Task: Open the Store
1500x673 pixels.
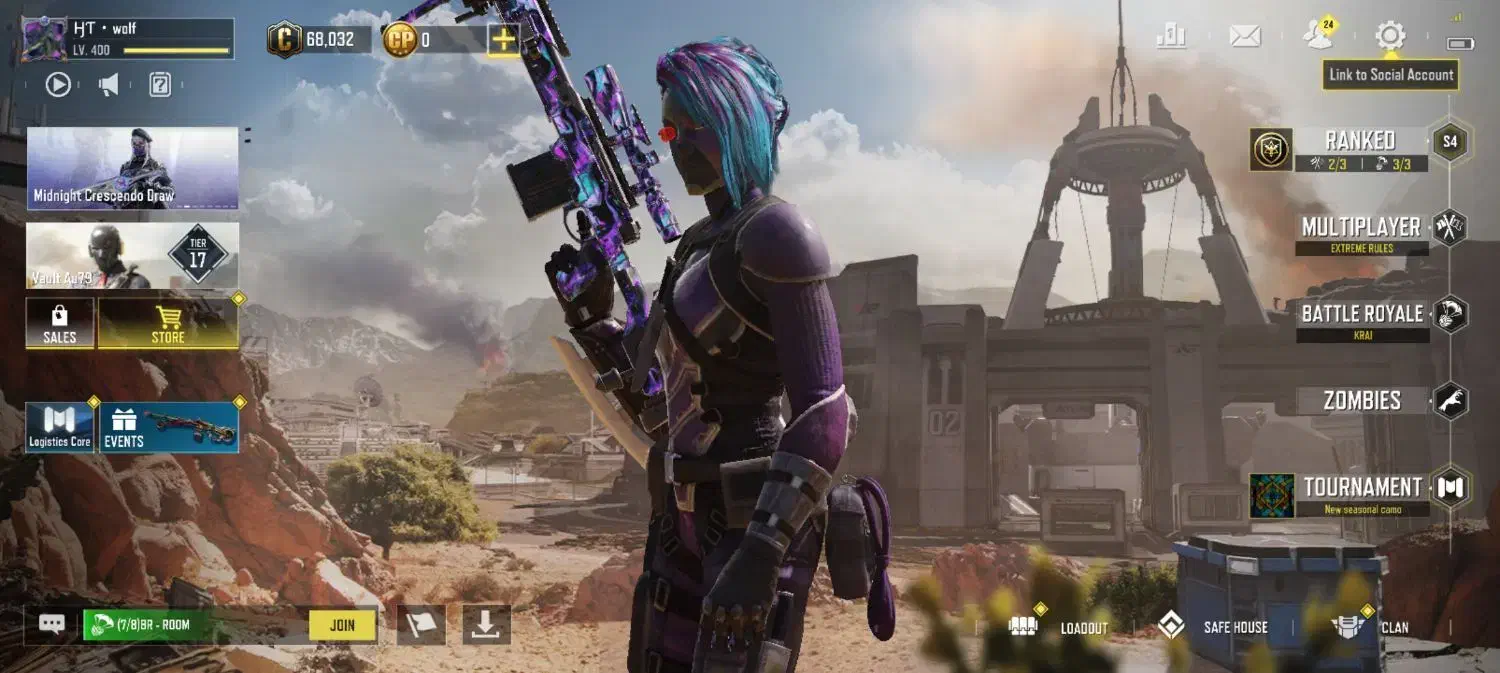Action: coord(168,323)
